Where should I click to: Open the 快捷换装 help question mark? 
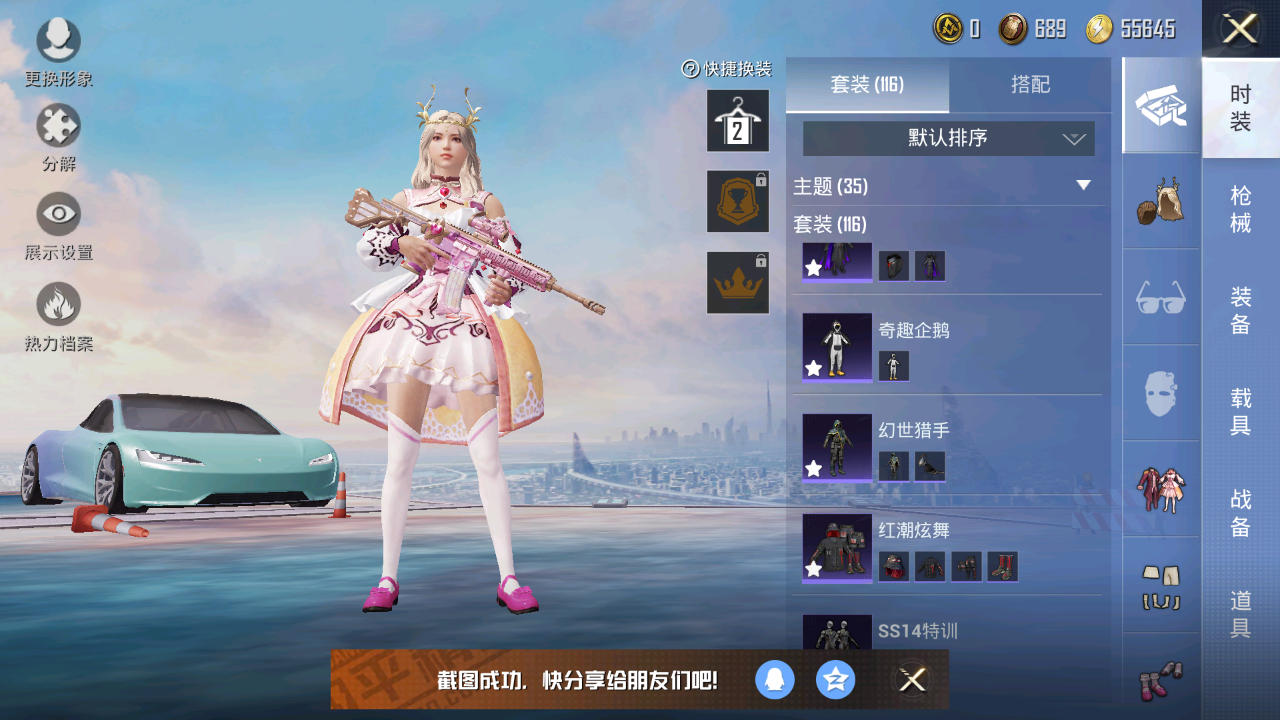[x=690, y=69]
